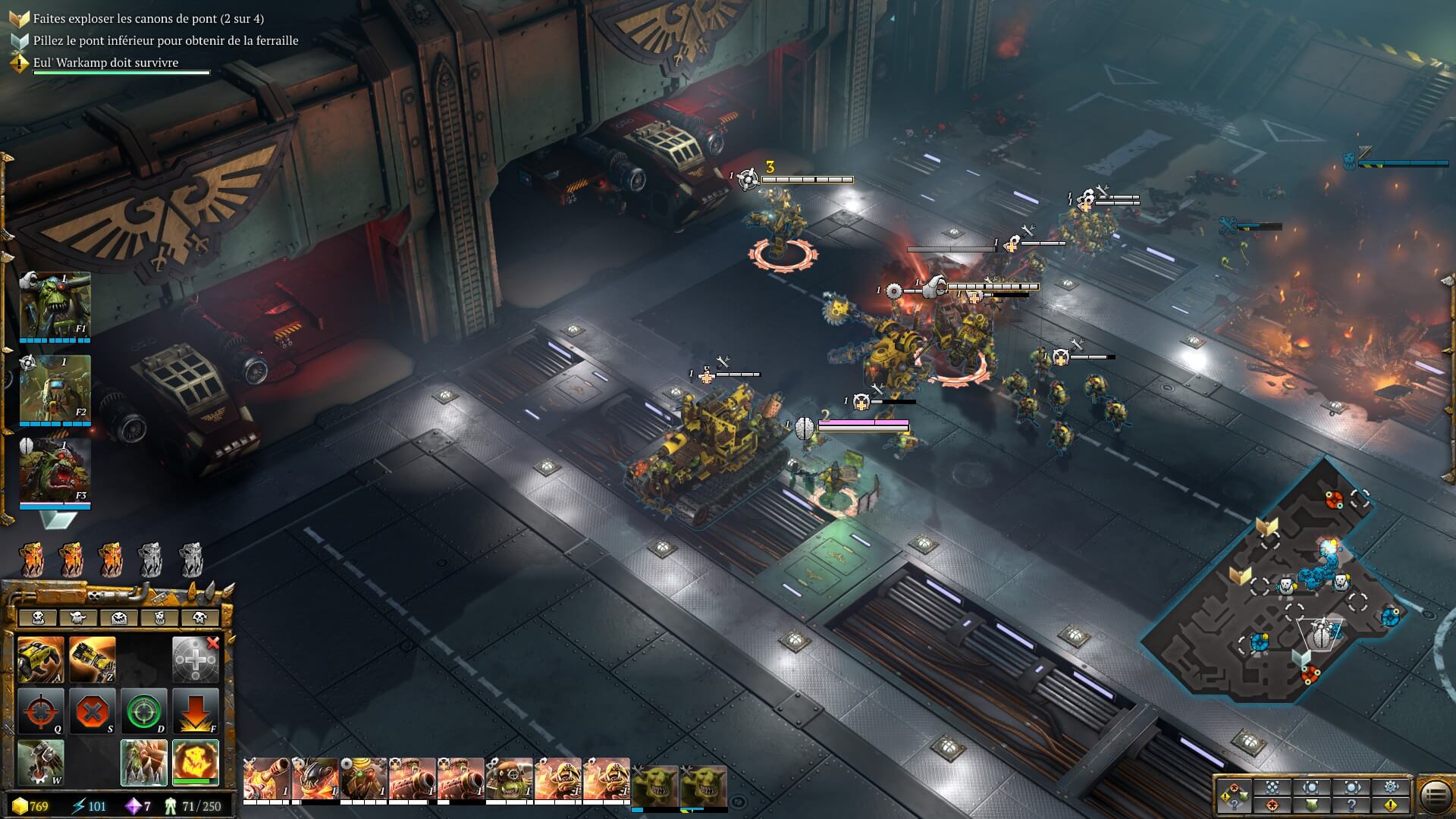Select the ork hero portrait labeled F1
The width and height of the screenshot is (1456, 819).
point(55,305)
